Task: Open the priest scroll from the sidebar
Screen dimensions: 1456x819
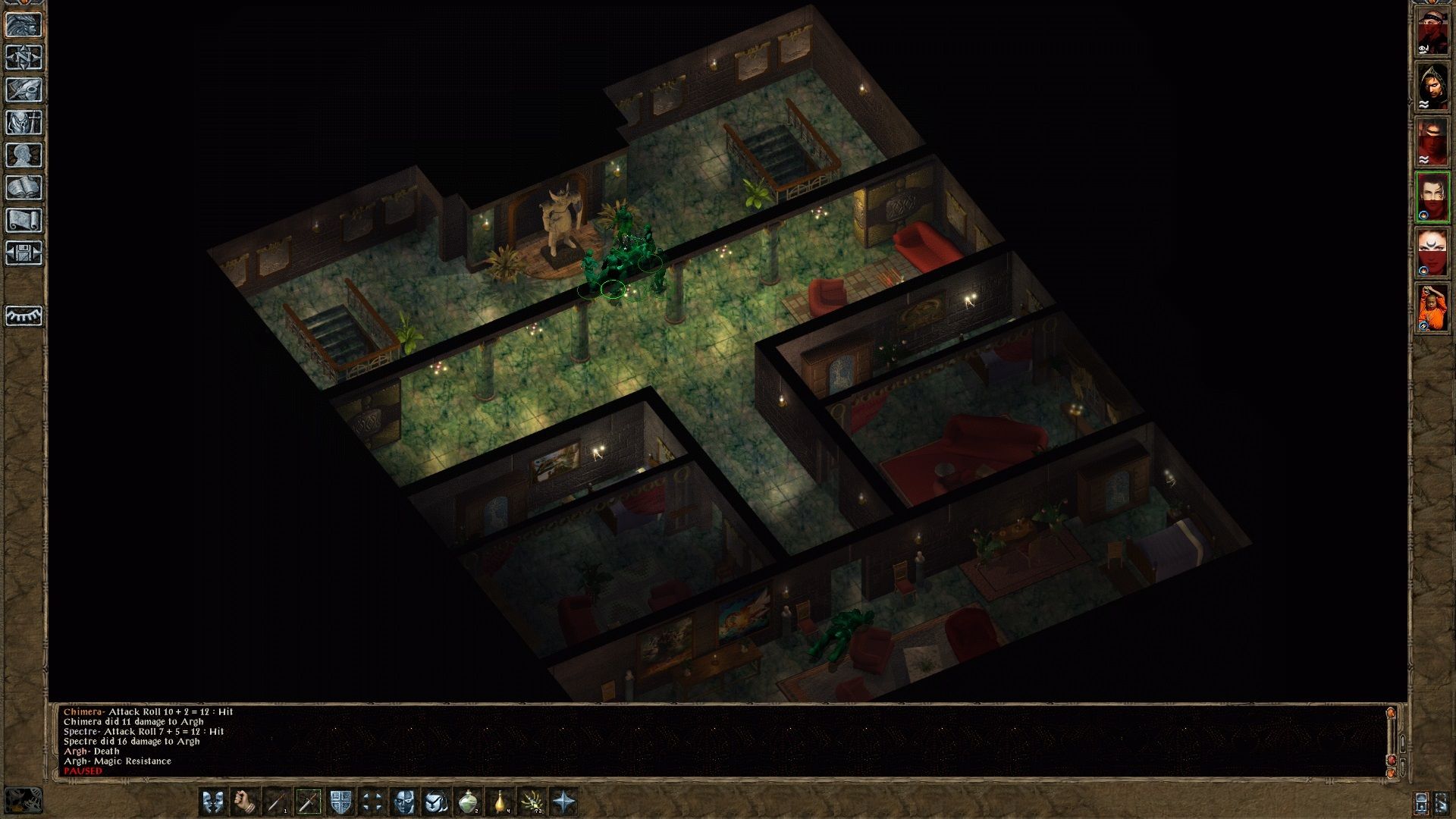Action: coord(24,221)
